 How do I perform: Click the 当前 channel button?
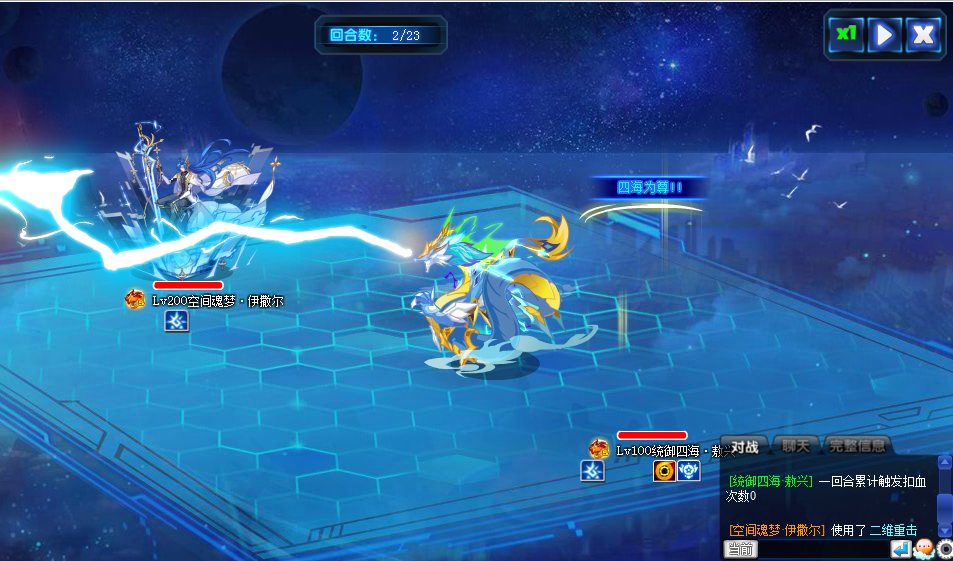point(741,549)
